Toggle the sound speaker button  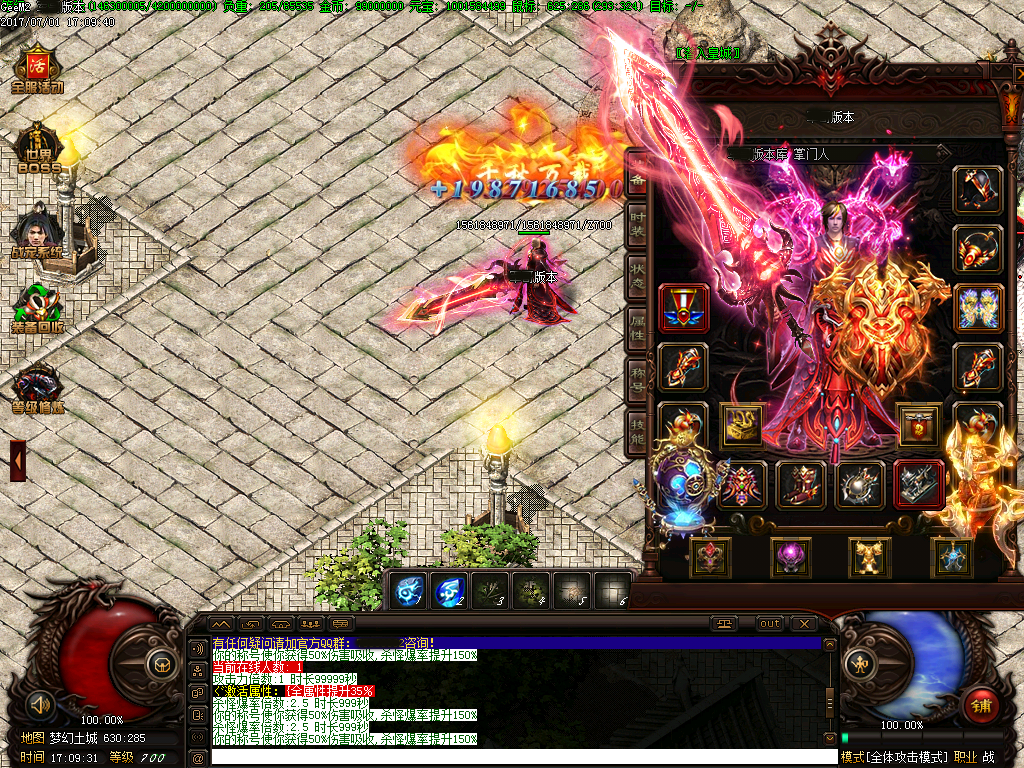pyautogui.click(x=40, y=703)
